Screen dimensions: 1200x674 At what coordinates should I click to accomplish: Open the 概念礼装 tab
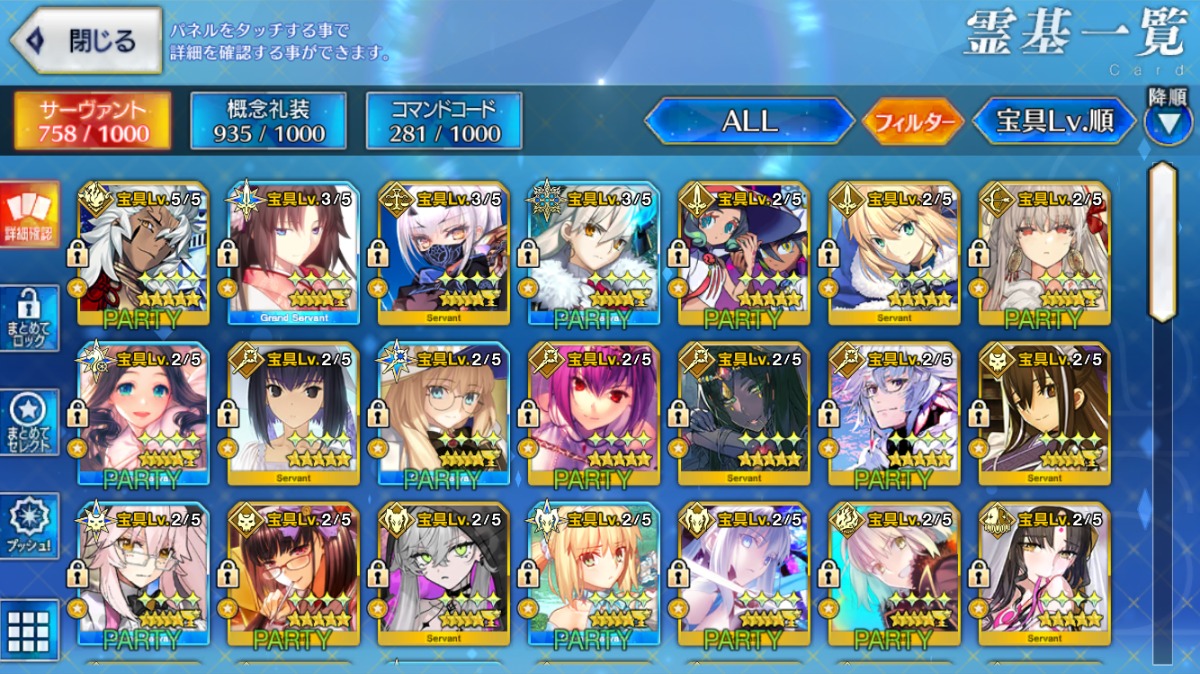(268, 121)
